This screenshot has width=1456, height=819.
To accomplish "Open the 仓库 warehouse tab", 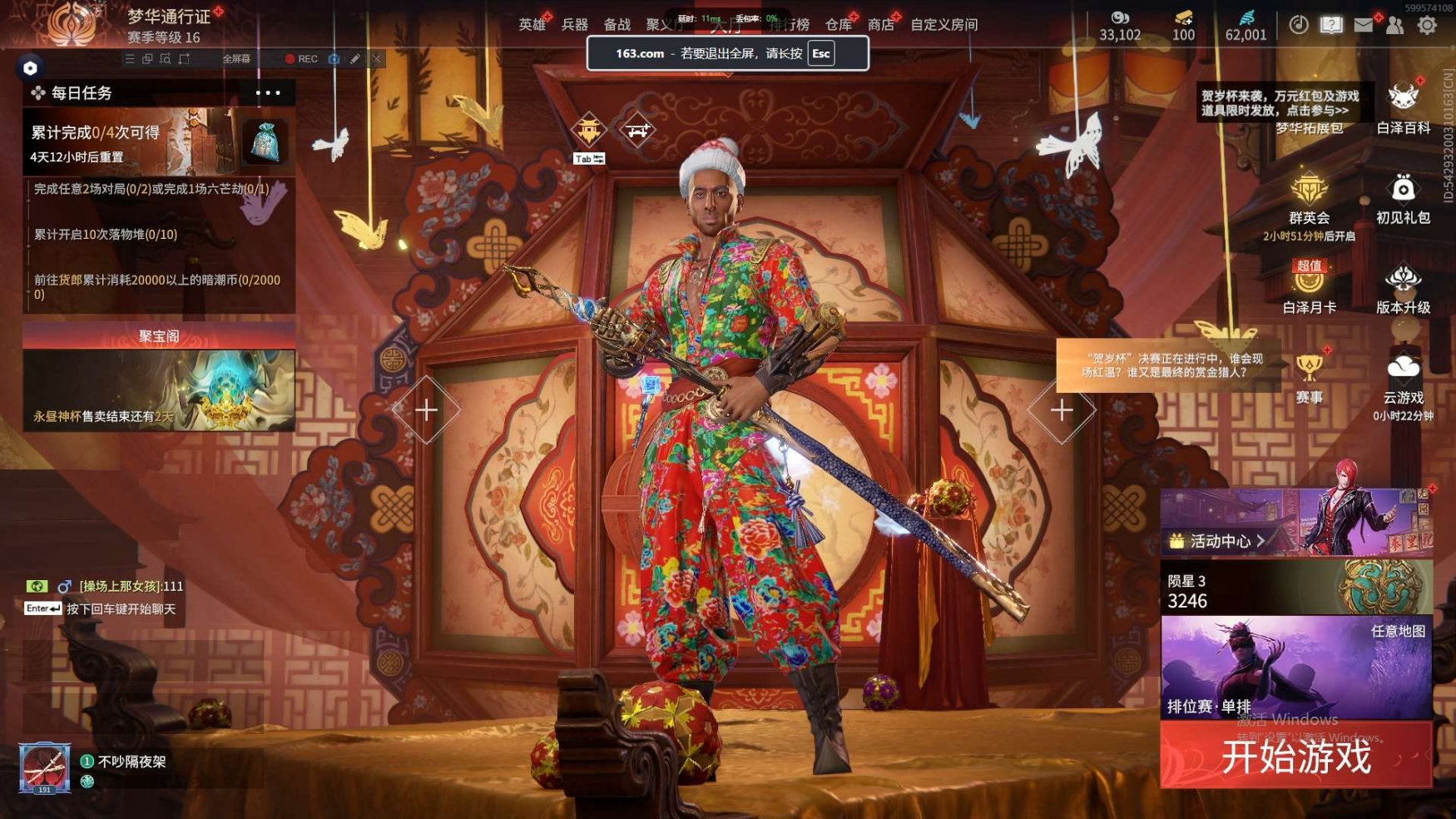I will [838, 25].
